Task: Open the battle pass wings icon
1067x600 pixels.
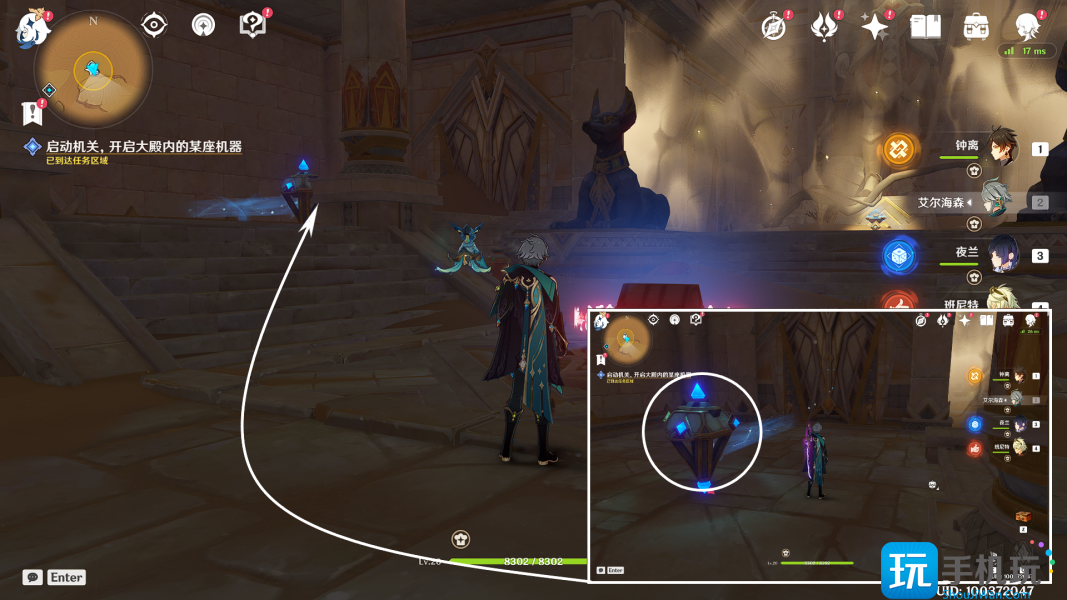Action: point(824,27)
